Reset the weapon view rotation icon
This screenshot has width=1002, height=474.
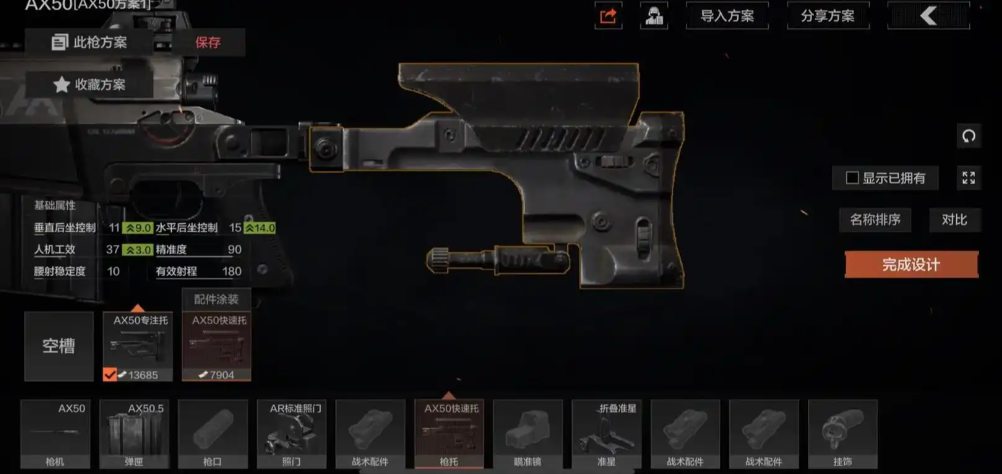click(x=967, y=135)
